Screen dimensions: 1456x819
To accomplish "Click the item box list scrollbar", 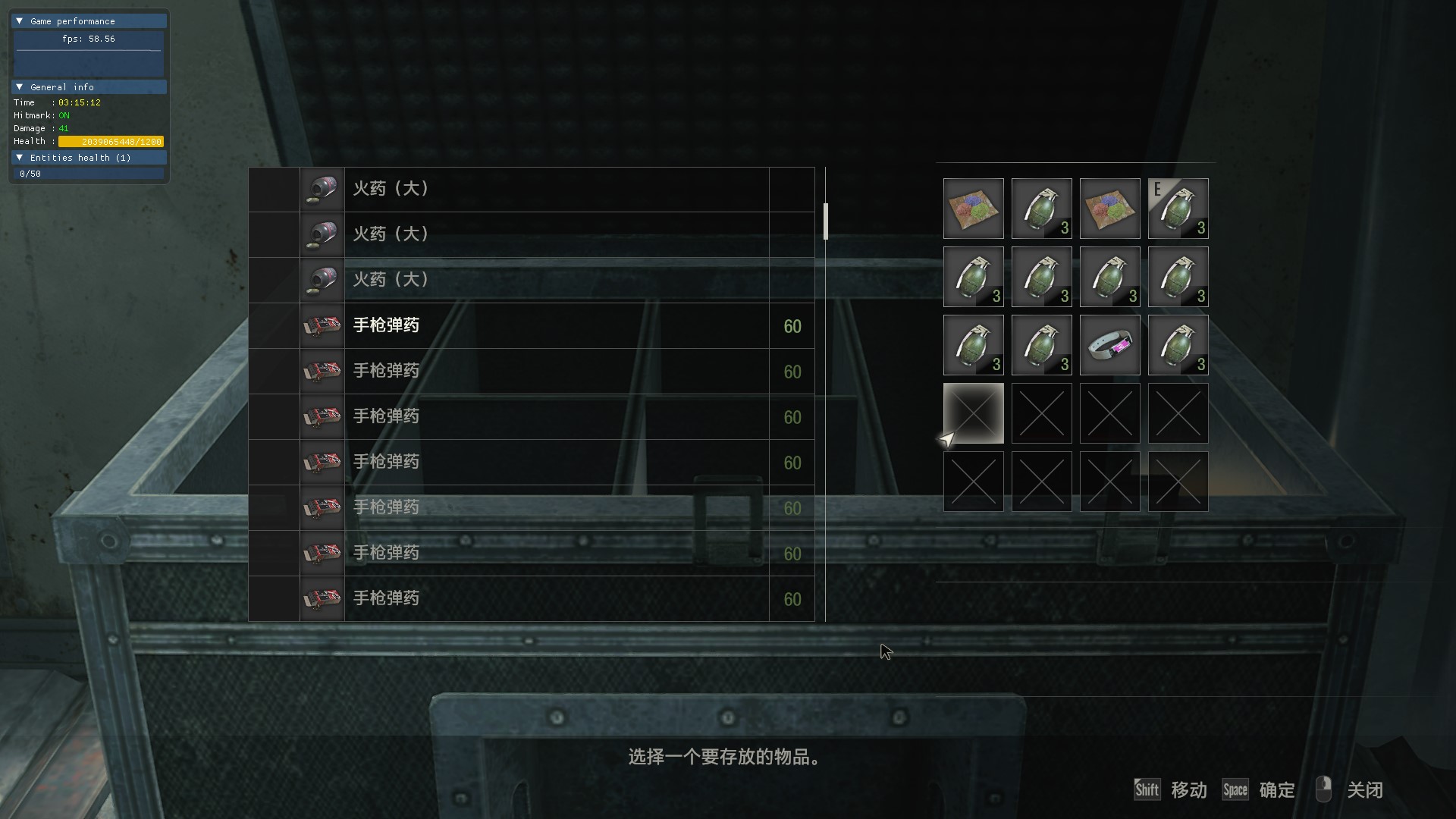I will click(x=825, y=221).
